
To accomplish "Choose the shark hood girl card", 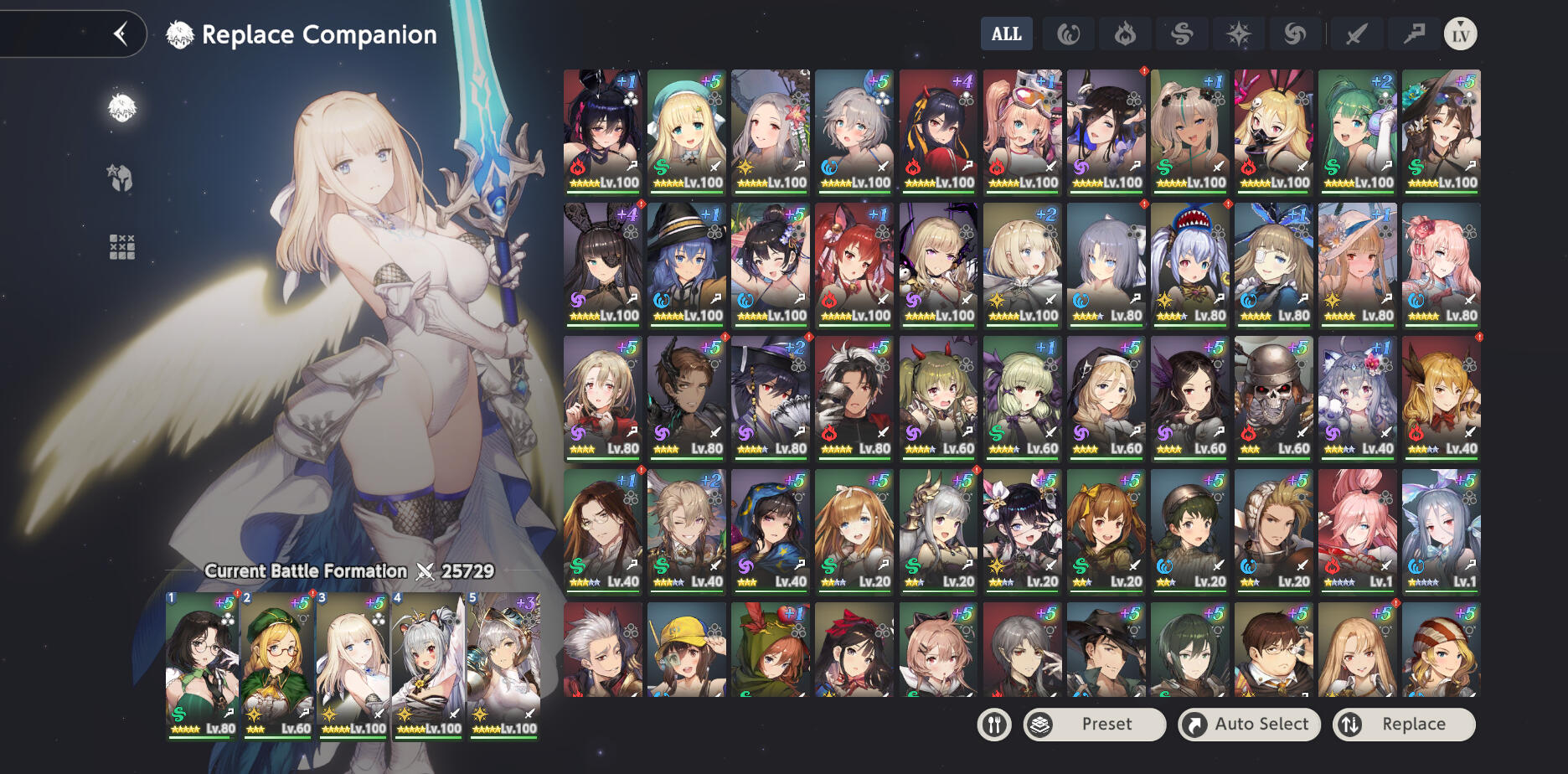I will coord(1189,263).
